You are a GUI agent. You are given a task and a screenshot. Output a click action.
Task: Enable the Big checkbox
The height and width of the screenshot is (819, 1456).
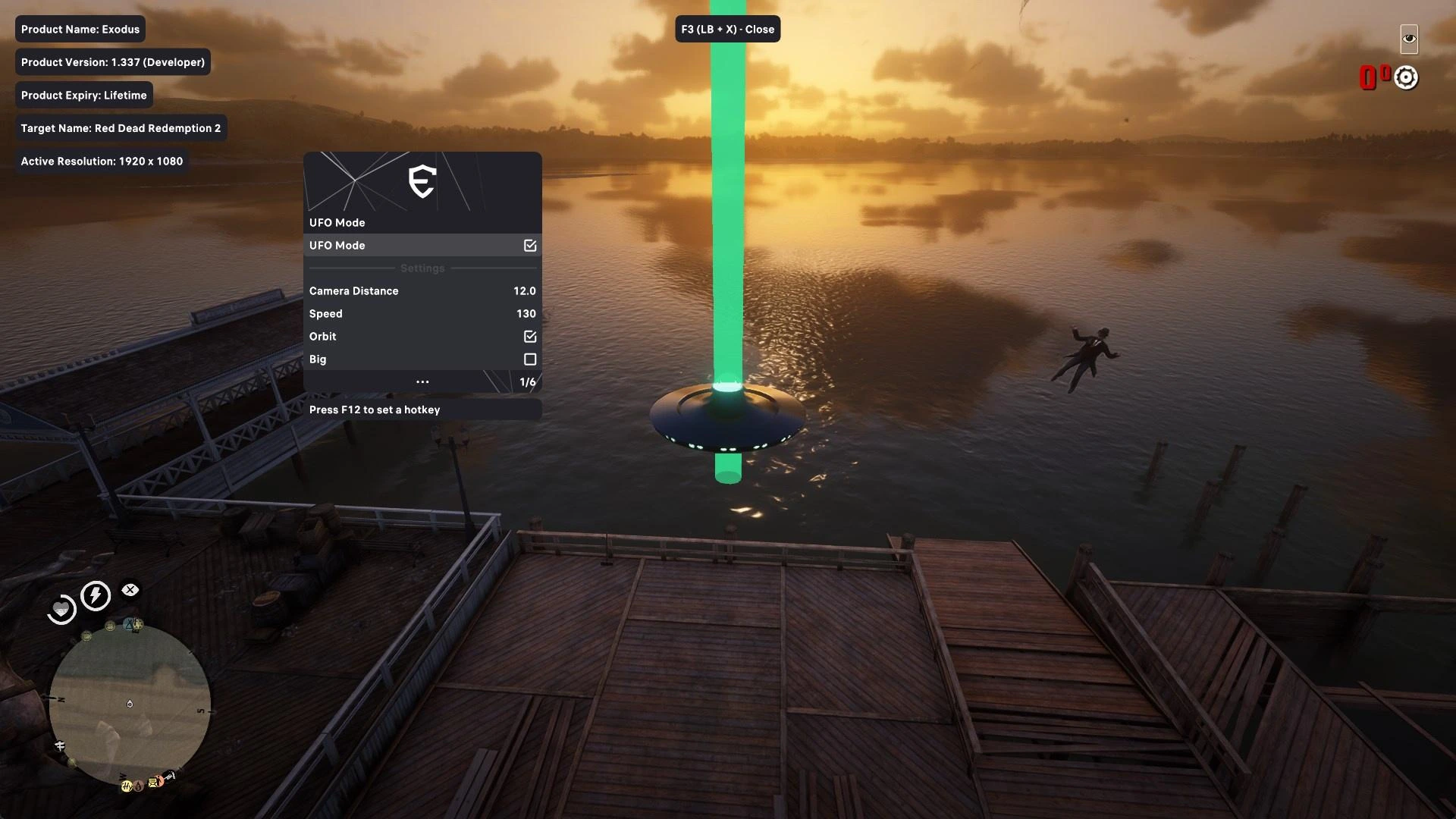pyautogui.click(x=530, y=359)
